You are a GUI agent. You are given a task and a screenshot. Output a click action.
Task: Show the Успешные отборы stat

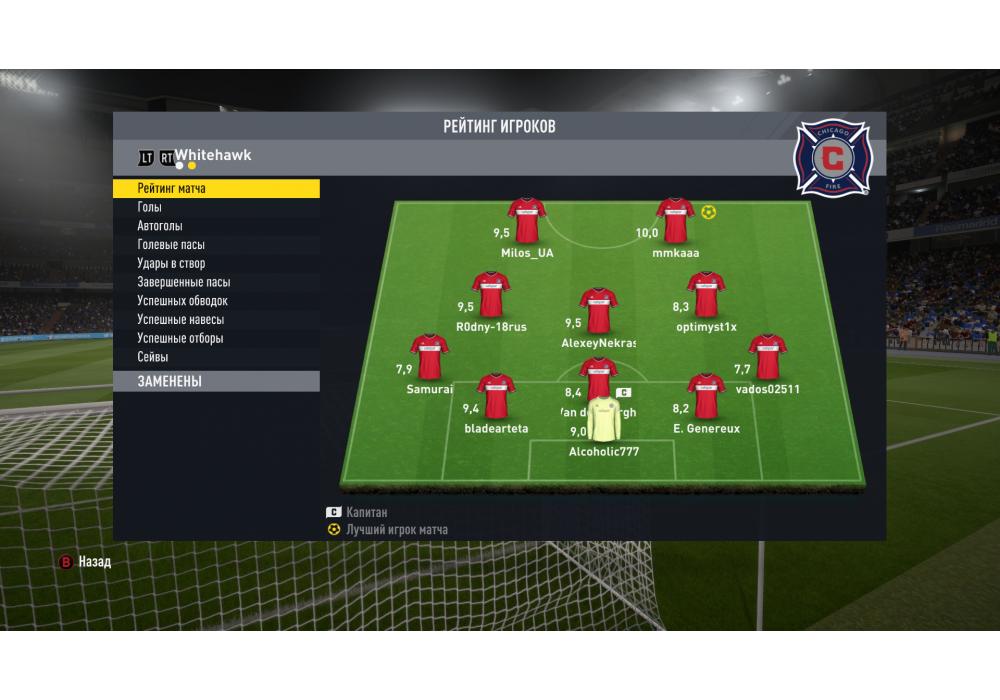180,338
